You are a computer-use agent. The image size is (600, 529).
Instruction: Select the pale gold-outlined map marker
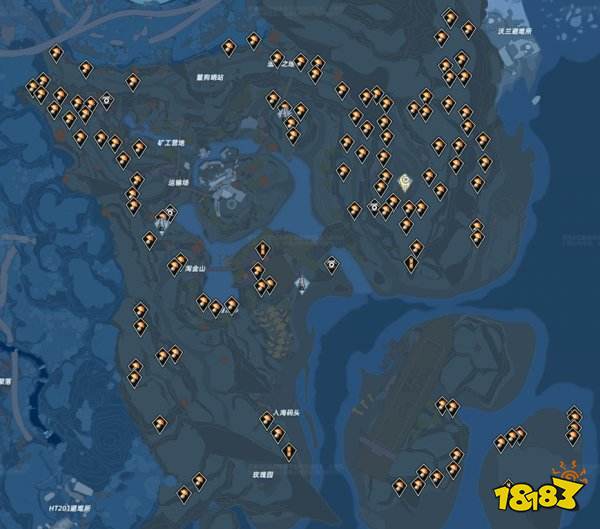click(405, 182)
